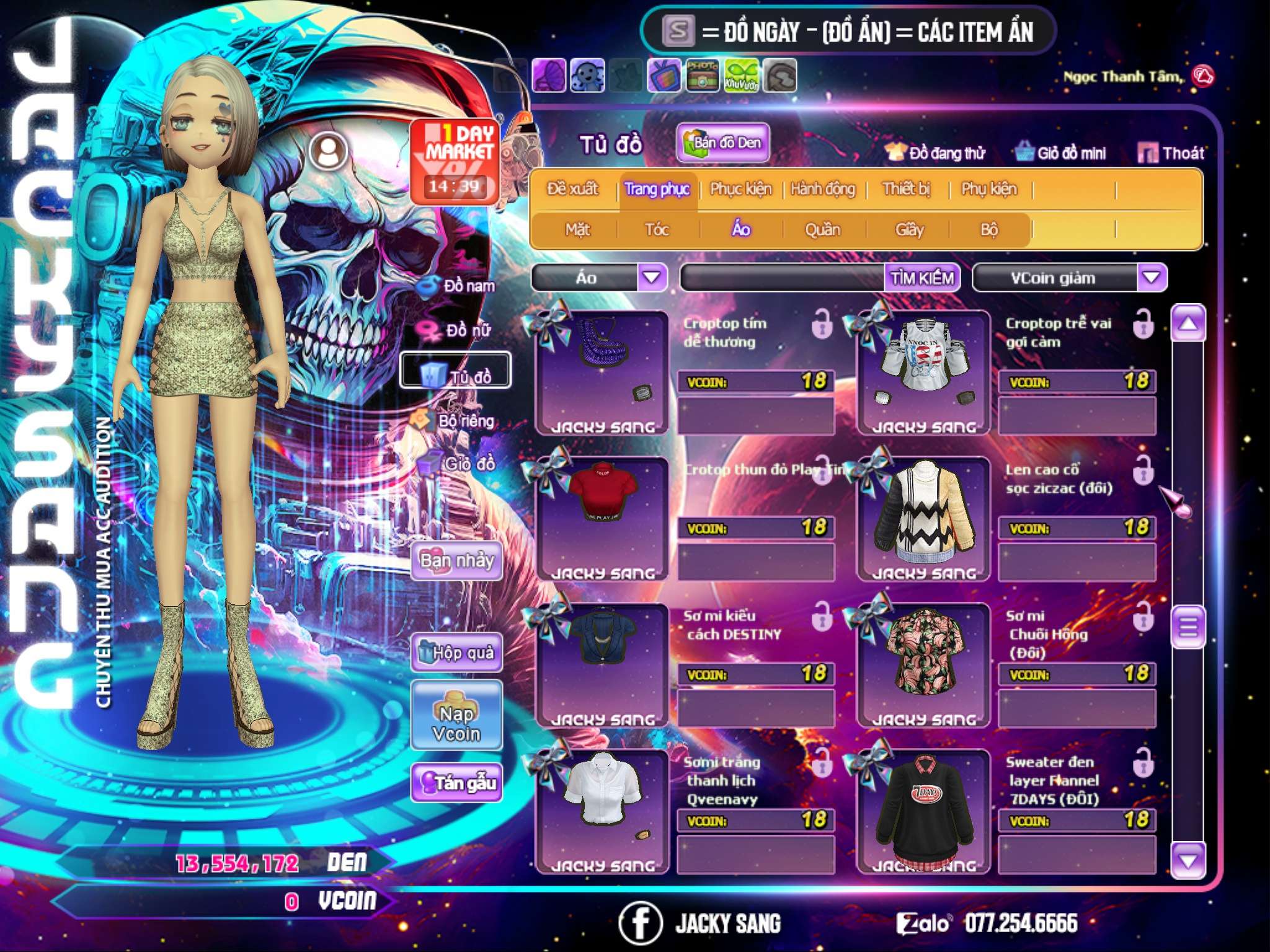Open the 1 Day Market banner
The height and width of the screenshot is (952, 1270).
455,161
